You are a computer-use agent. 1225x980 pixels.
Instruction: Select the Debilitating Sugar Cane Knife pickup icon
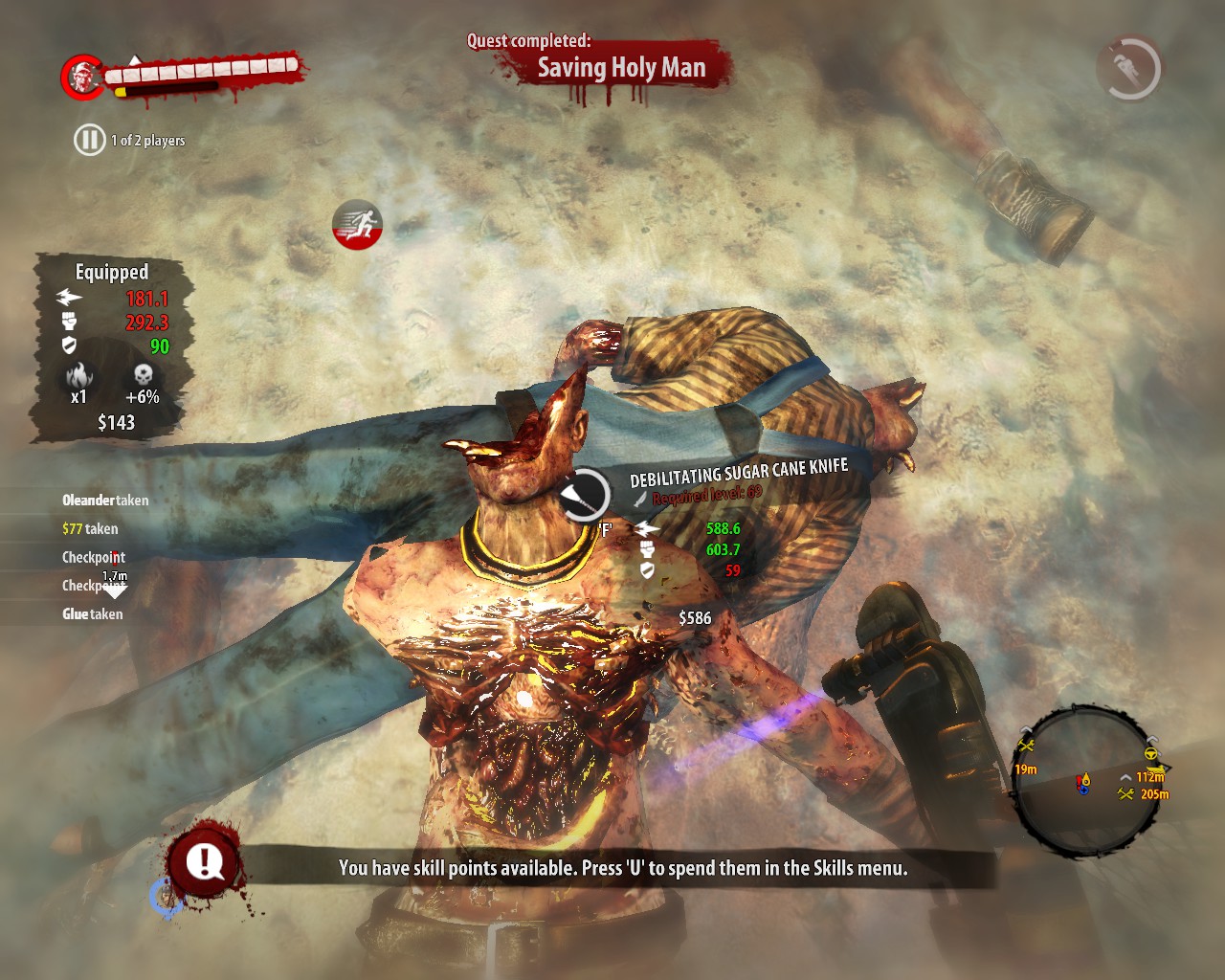[x=583, y=495]
